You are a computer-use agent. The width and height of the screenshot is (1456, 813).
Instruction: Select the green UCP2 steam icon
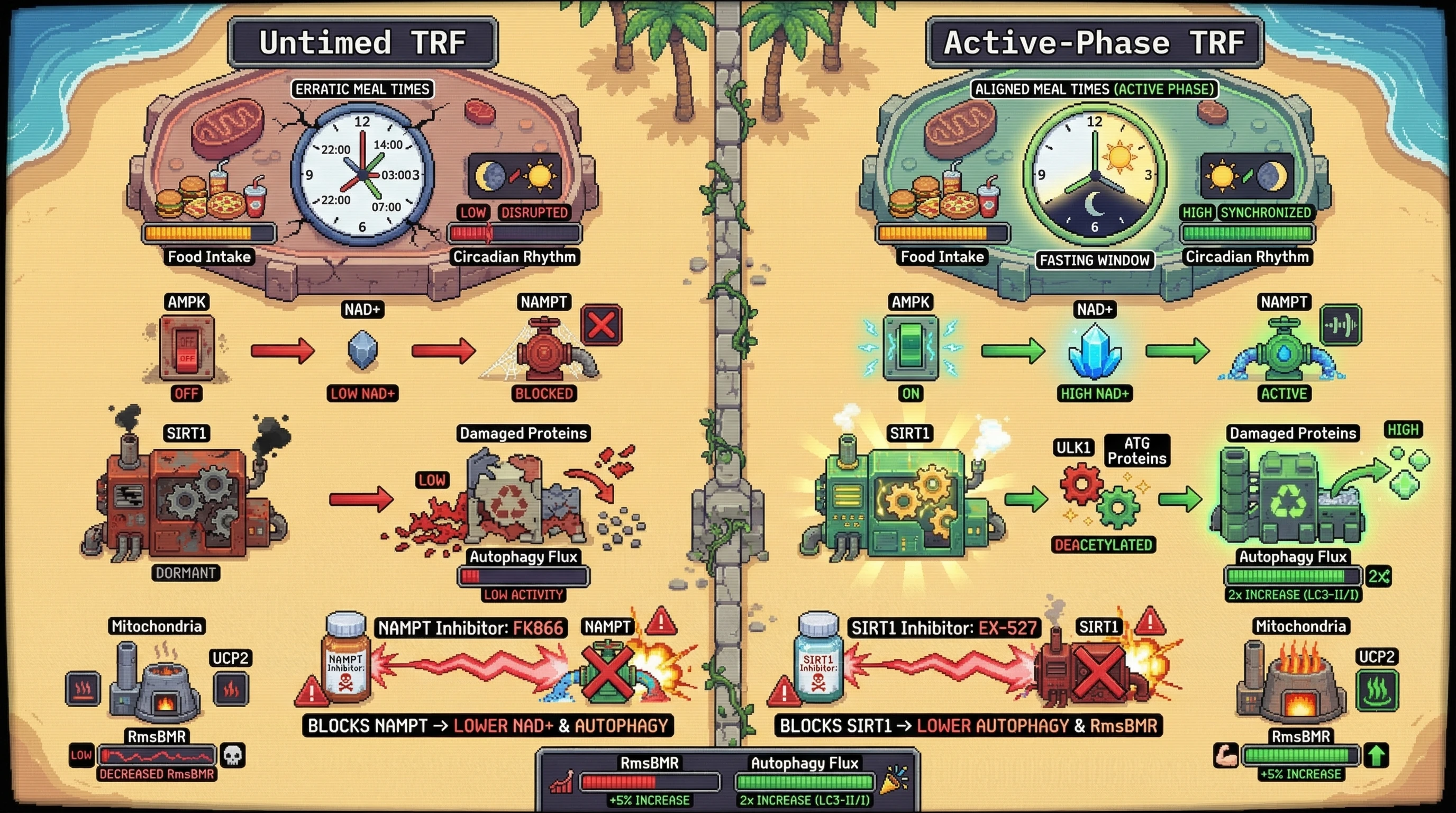click(1377, 690)
